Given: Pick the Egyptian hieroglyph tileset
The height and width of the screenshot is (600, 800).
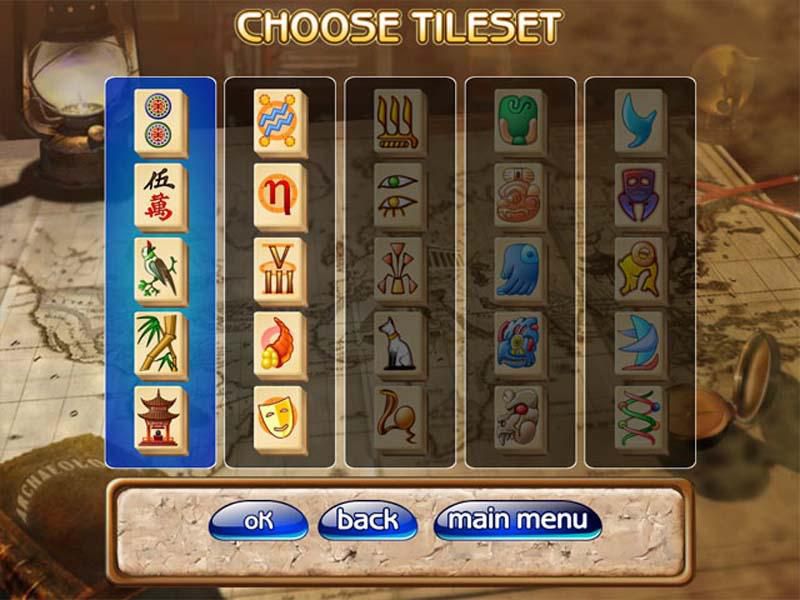Looking at the screenshot, I should 400,272.
